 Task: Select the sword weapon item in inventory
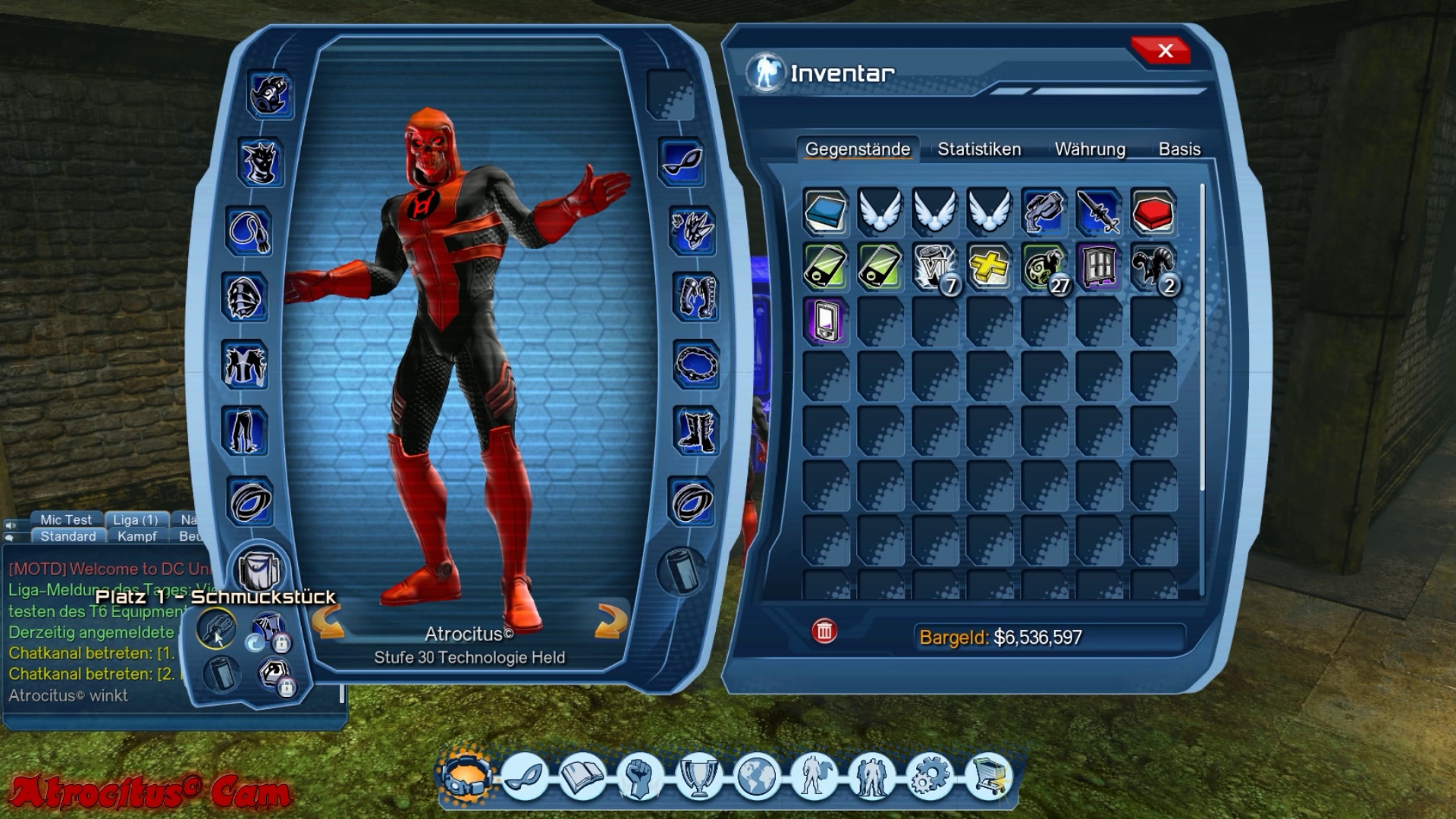pyautogui.click(x=1098, y=212)
